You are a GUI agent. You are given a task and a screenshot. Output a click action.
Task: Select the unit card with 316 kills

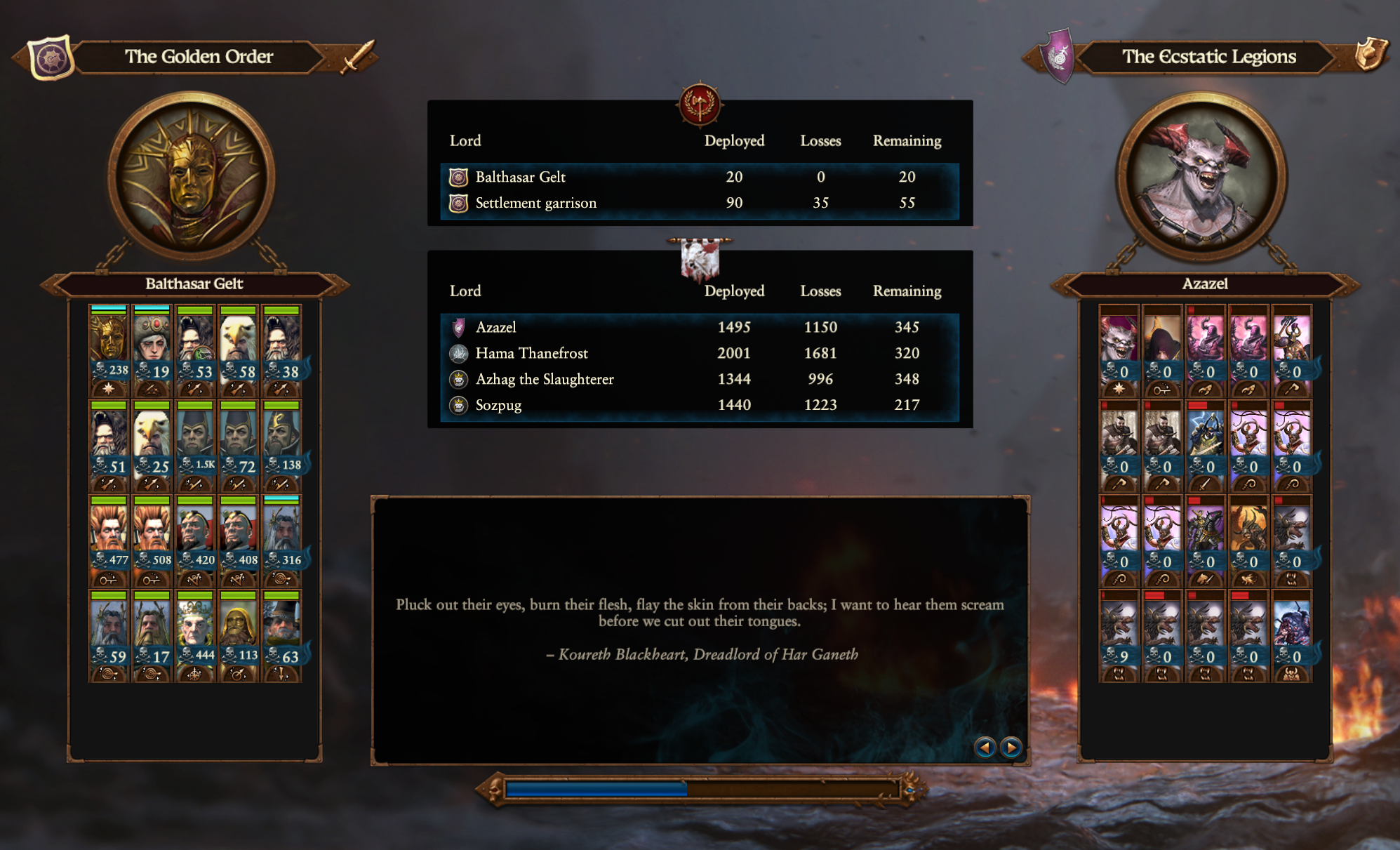pos(281,540)
